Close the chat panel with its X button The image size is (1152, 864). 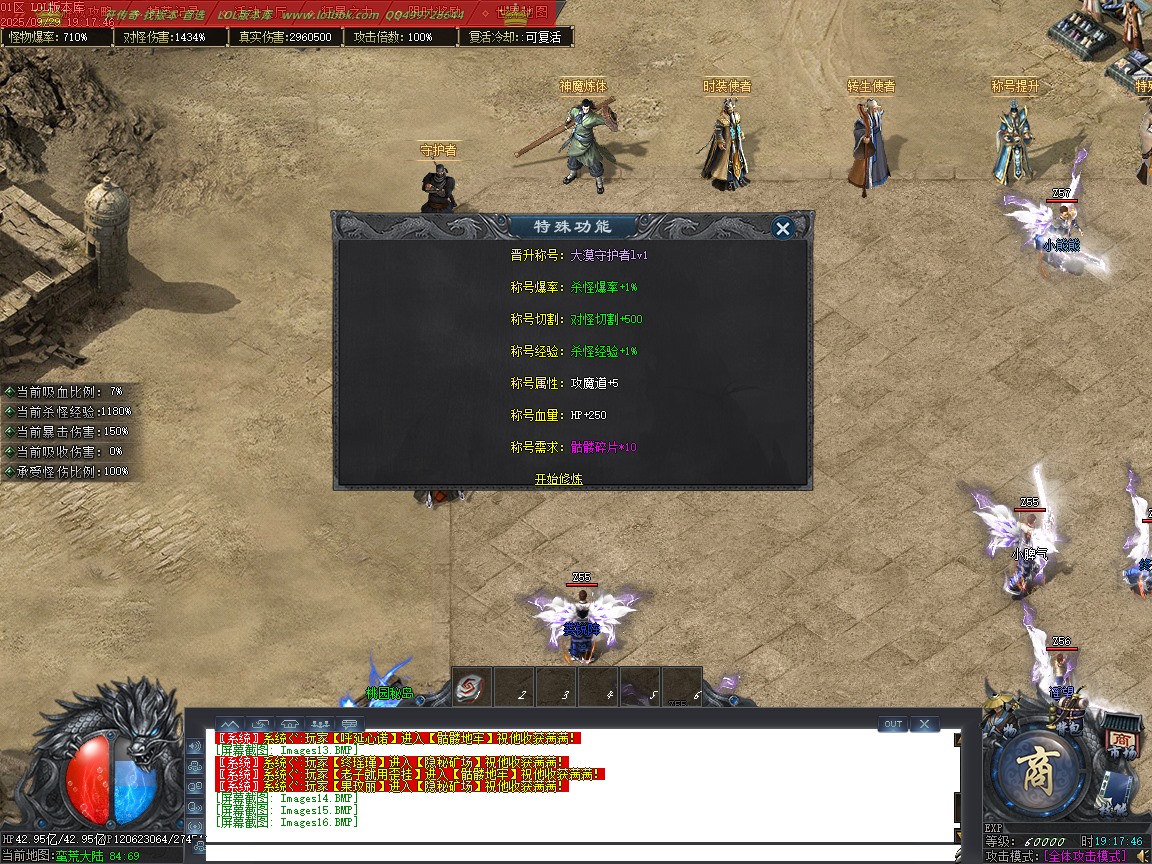pos(924,724)
